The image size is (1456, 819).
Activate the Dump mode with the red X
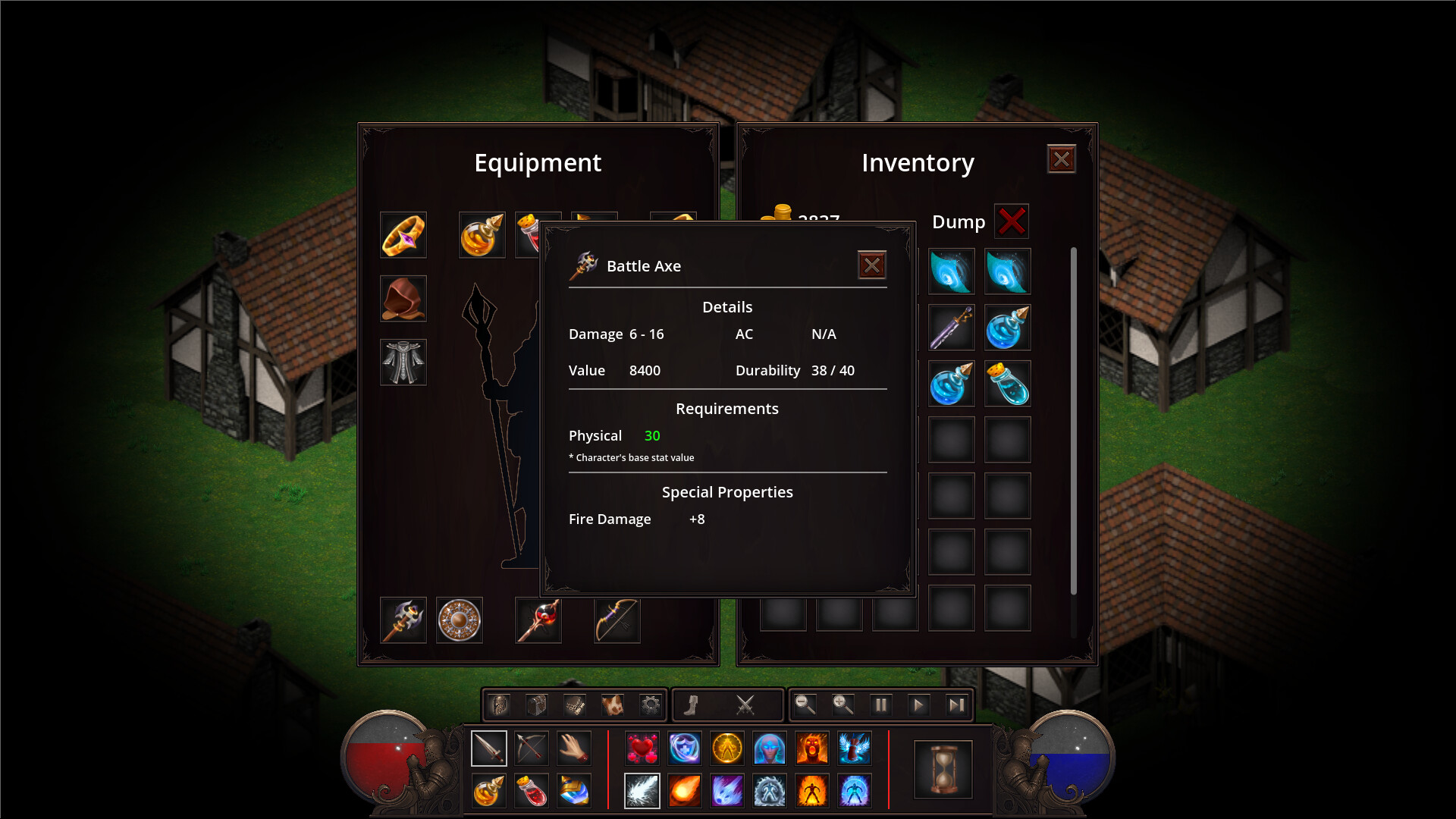pos(1012,221)
